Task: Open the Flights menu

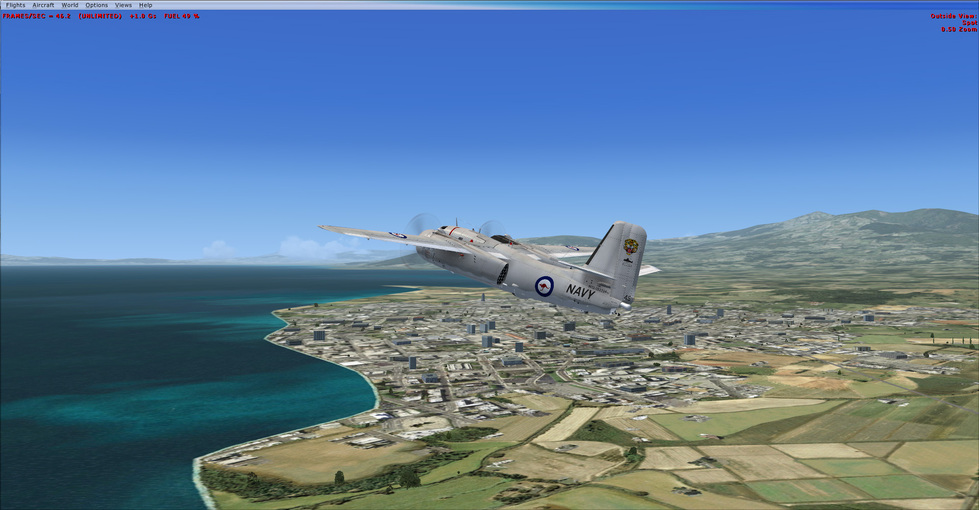Action: [16, 5]
